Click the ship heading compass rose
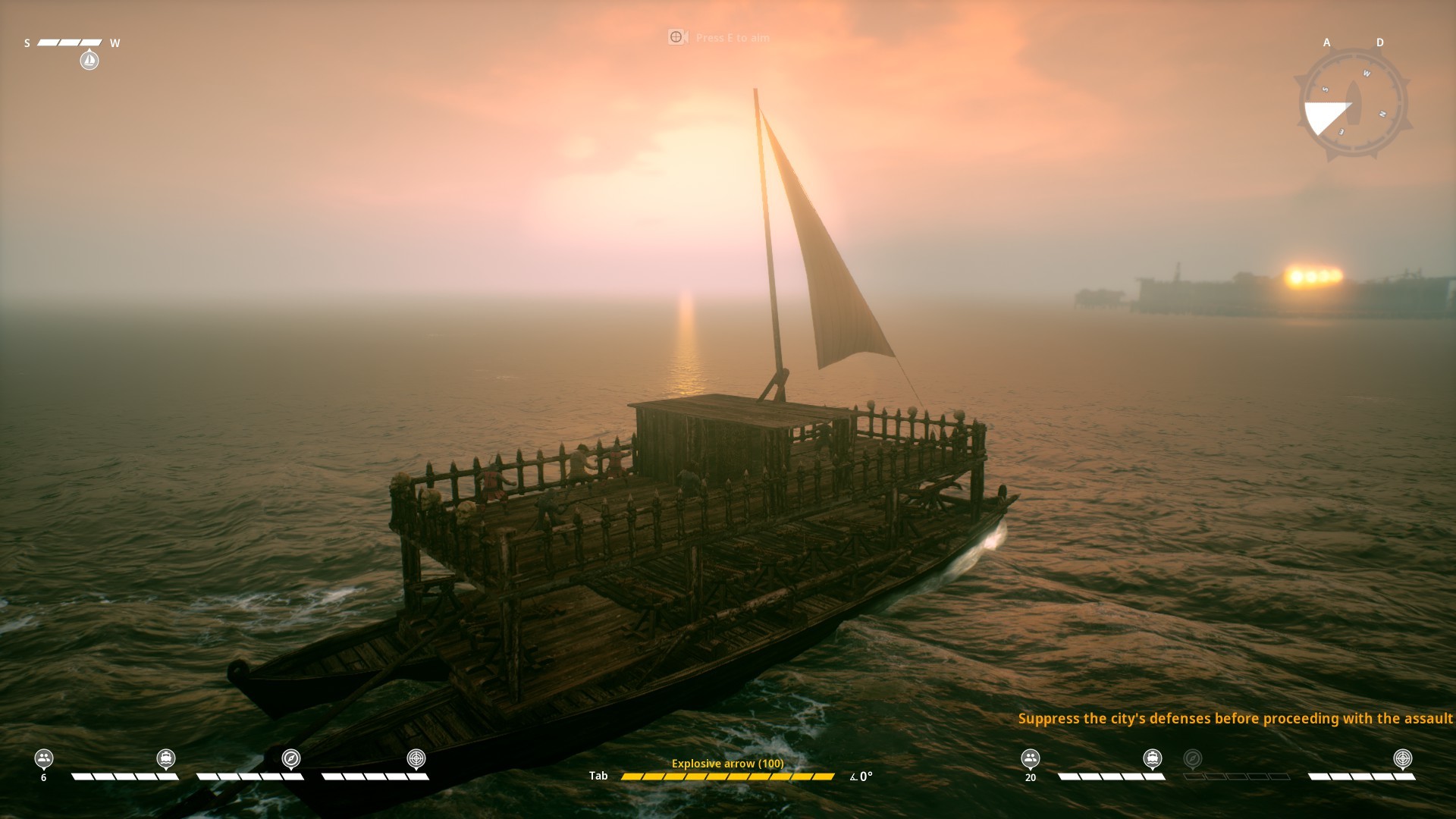 (1353, 105)
